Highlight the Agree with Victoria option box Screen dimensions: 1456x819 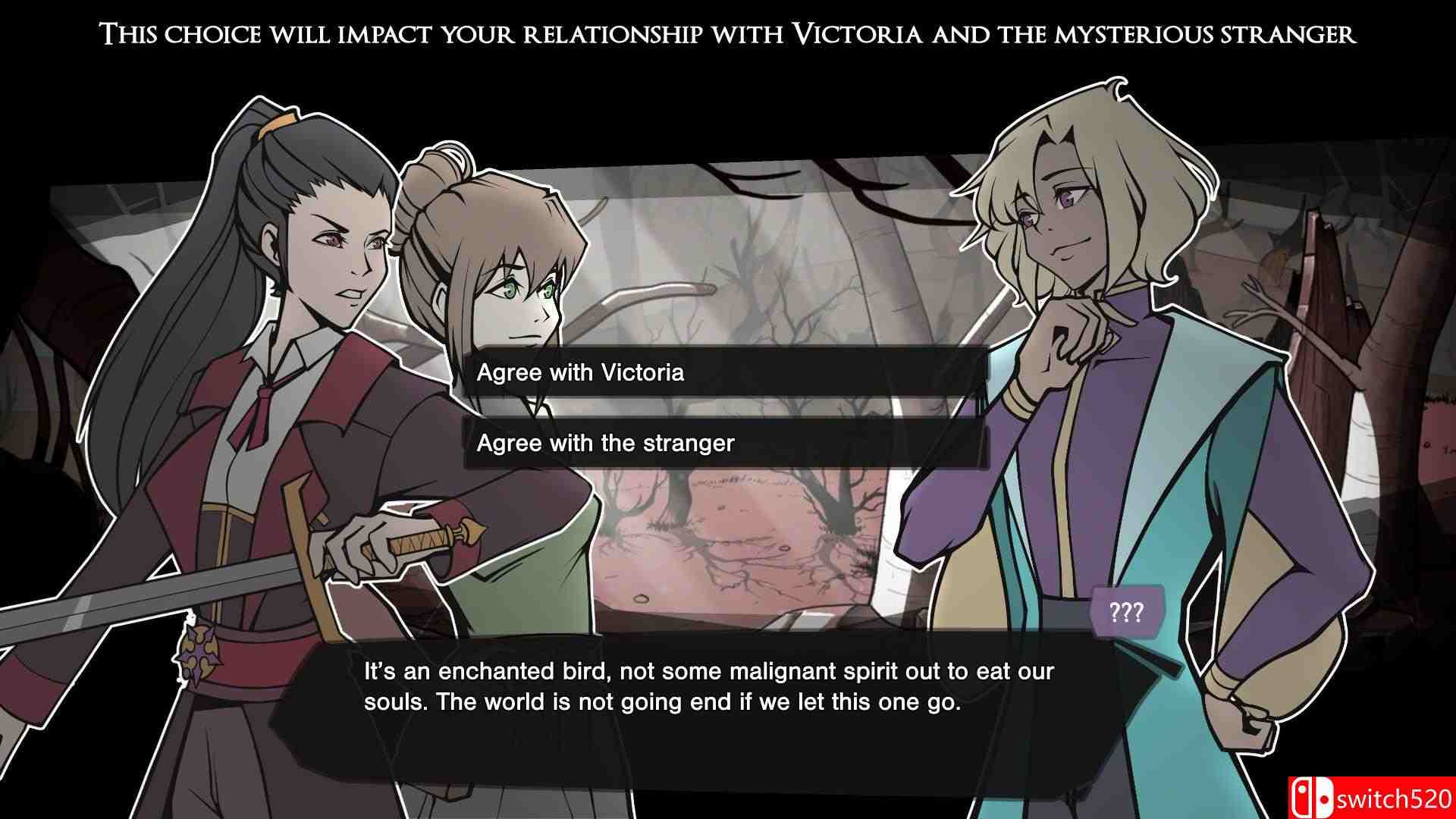tap(728, 372)
